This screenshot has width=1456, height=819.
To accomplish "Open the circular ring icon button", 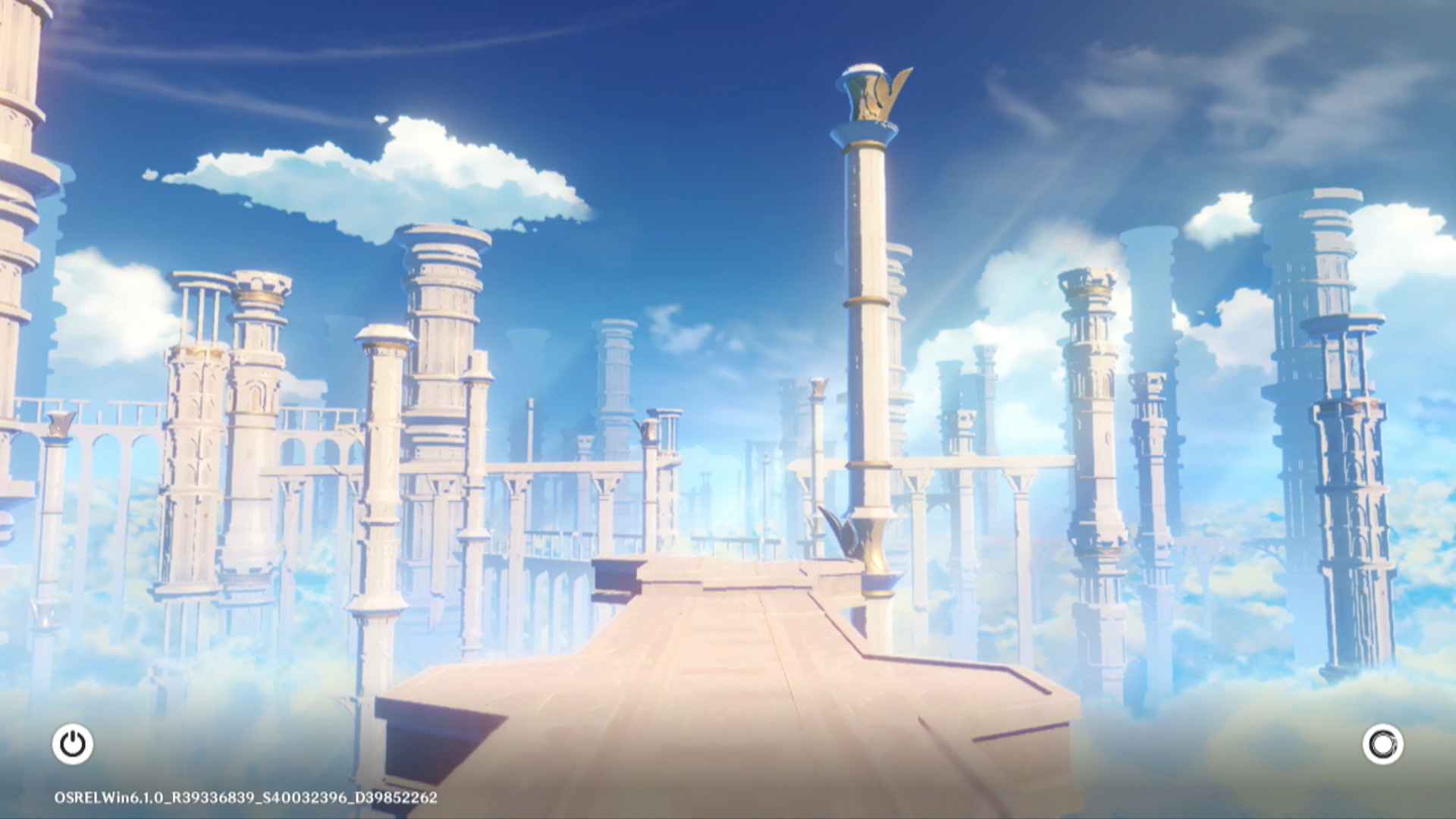I will click(1382, 744).
